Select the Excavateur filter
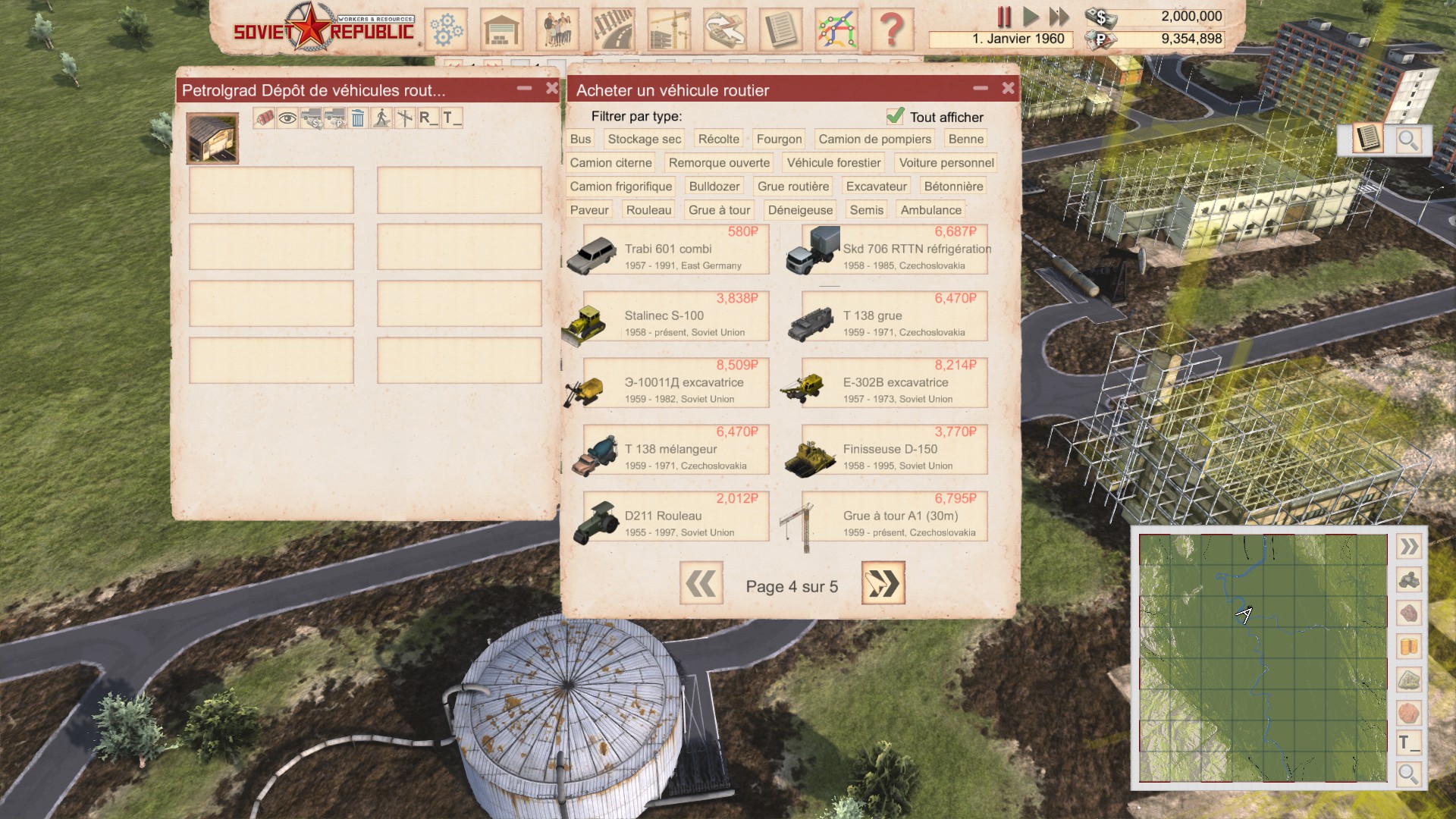Viewport: 1456px width, 819px height. (x=876, y=187)
